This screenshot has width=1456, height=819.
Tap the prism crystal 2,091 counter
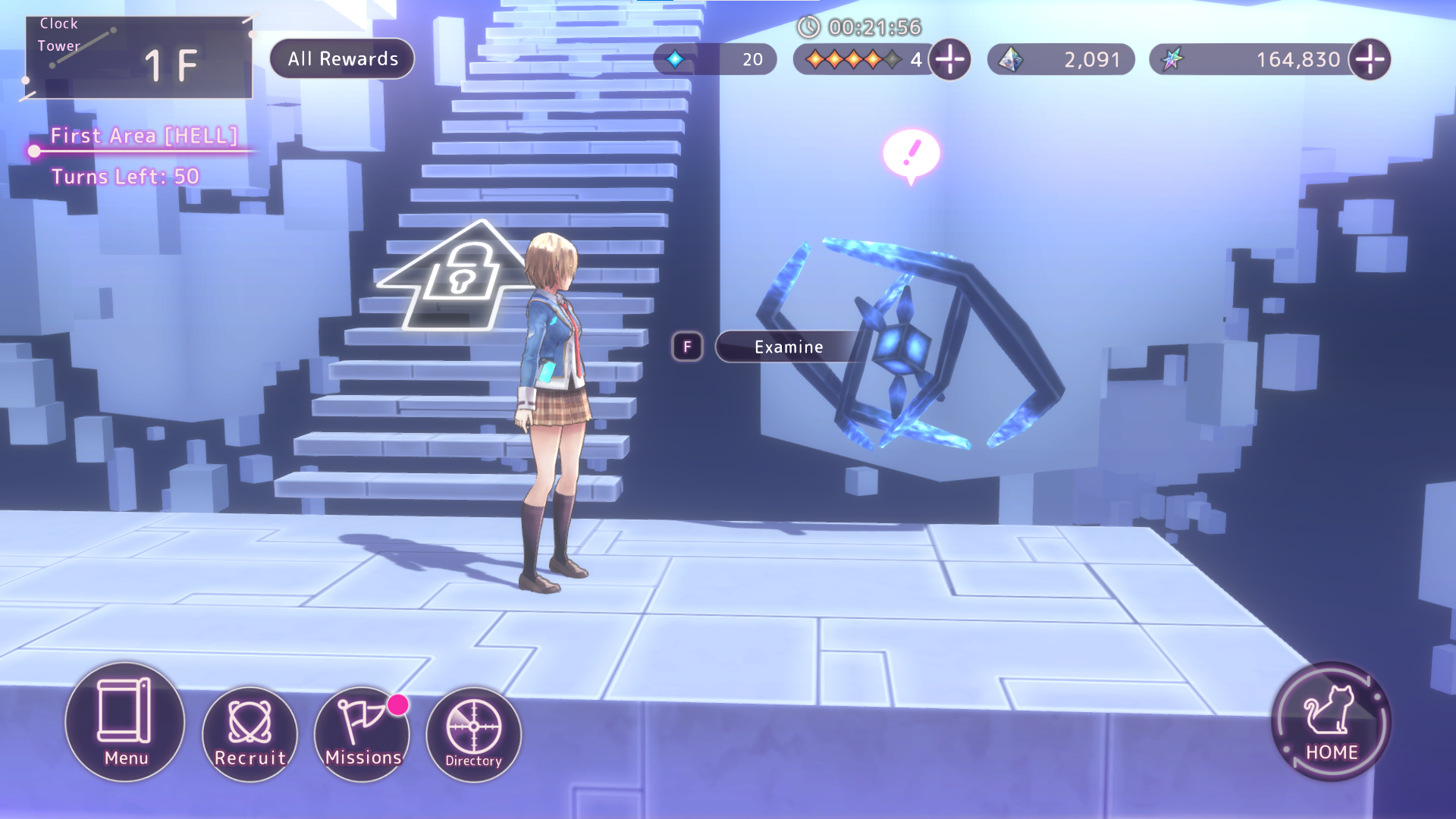pos(1061,59)
